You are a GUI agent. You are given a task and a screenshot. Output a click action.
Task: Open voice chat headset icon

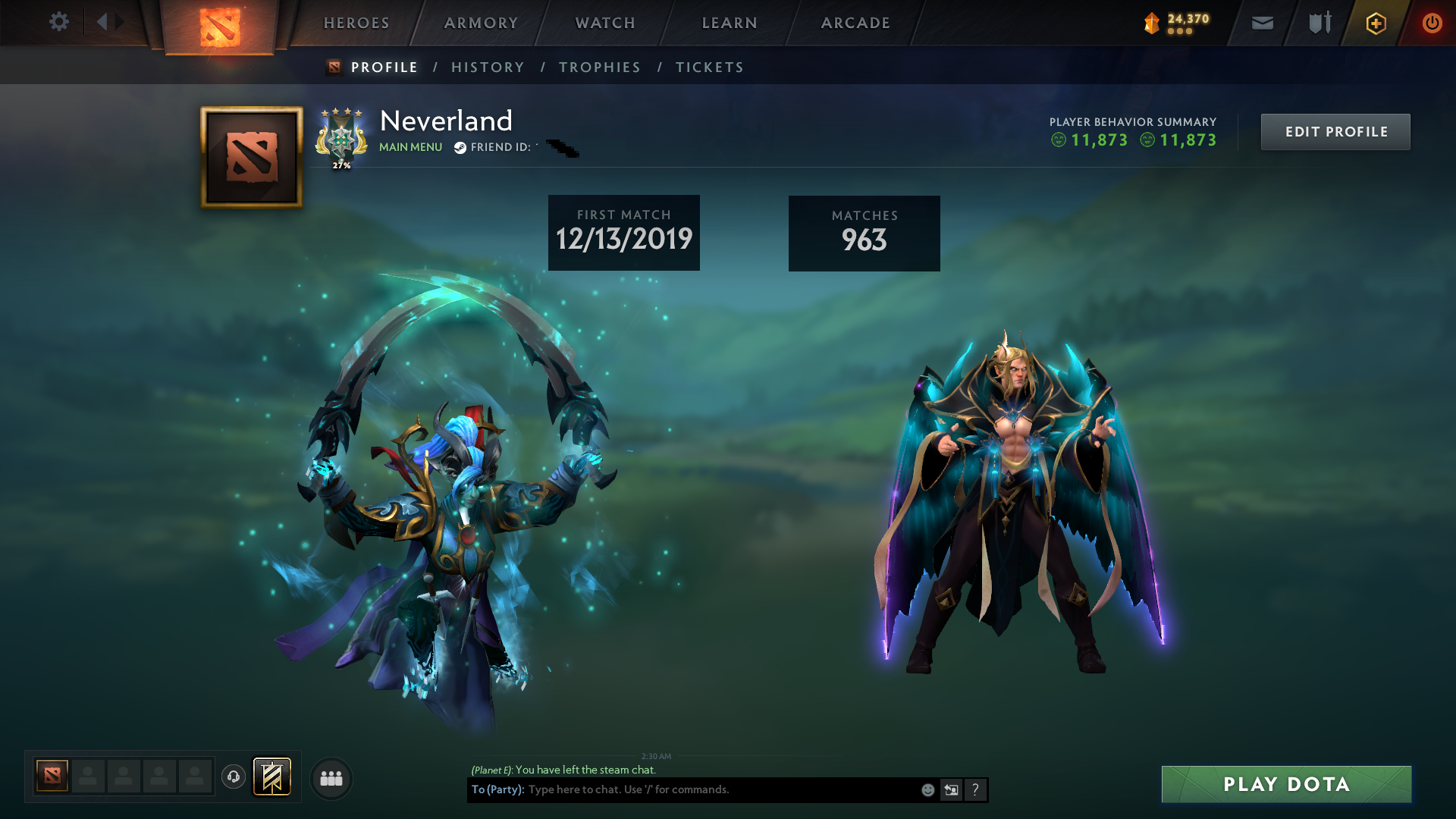(233, 777)
